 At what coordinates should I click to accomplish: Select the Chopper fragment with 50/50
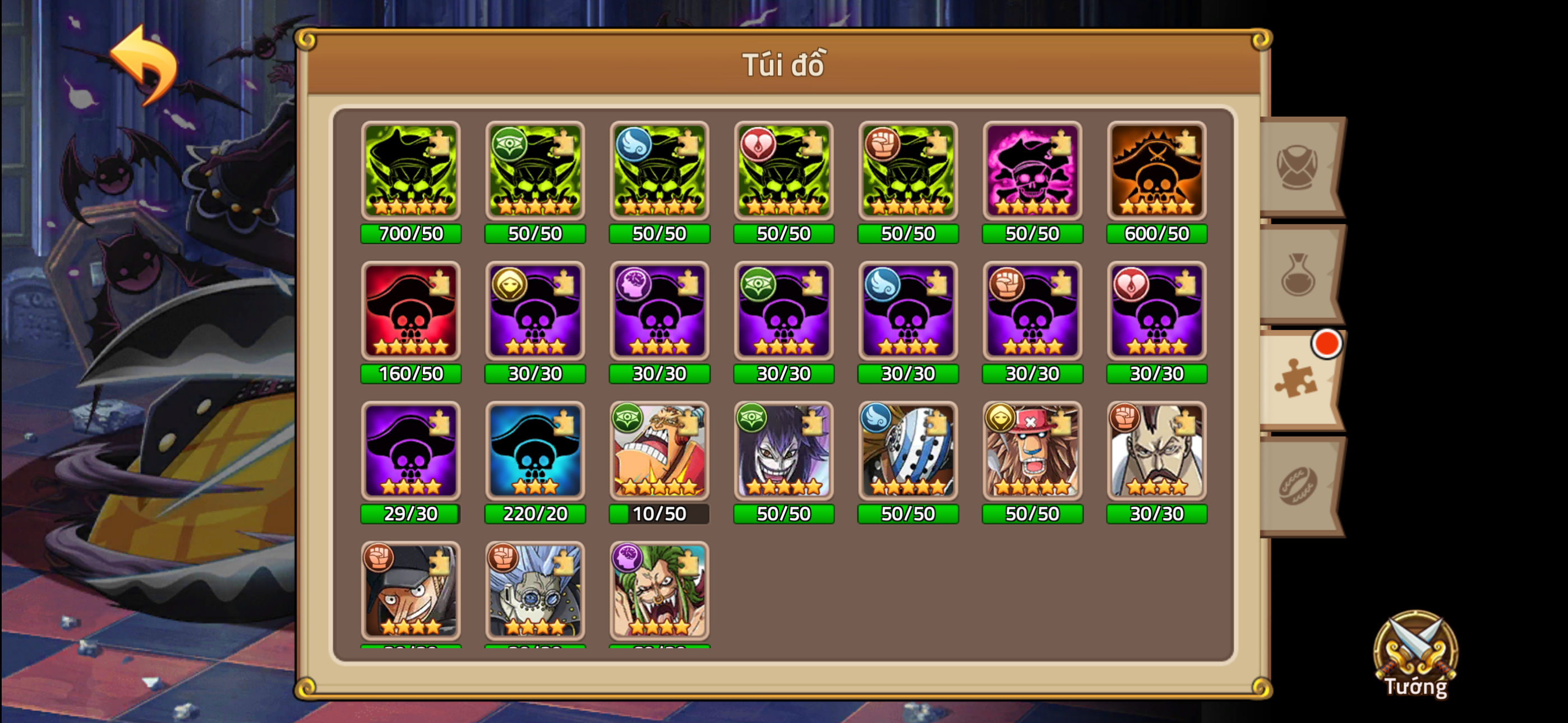1033,452
